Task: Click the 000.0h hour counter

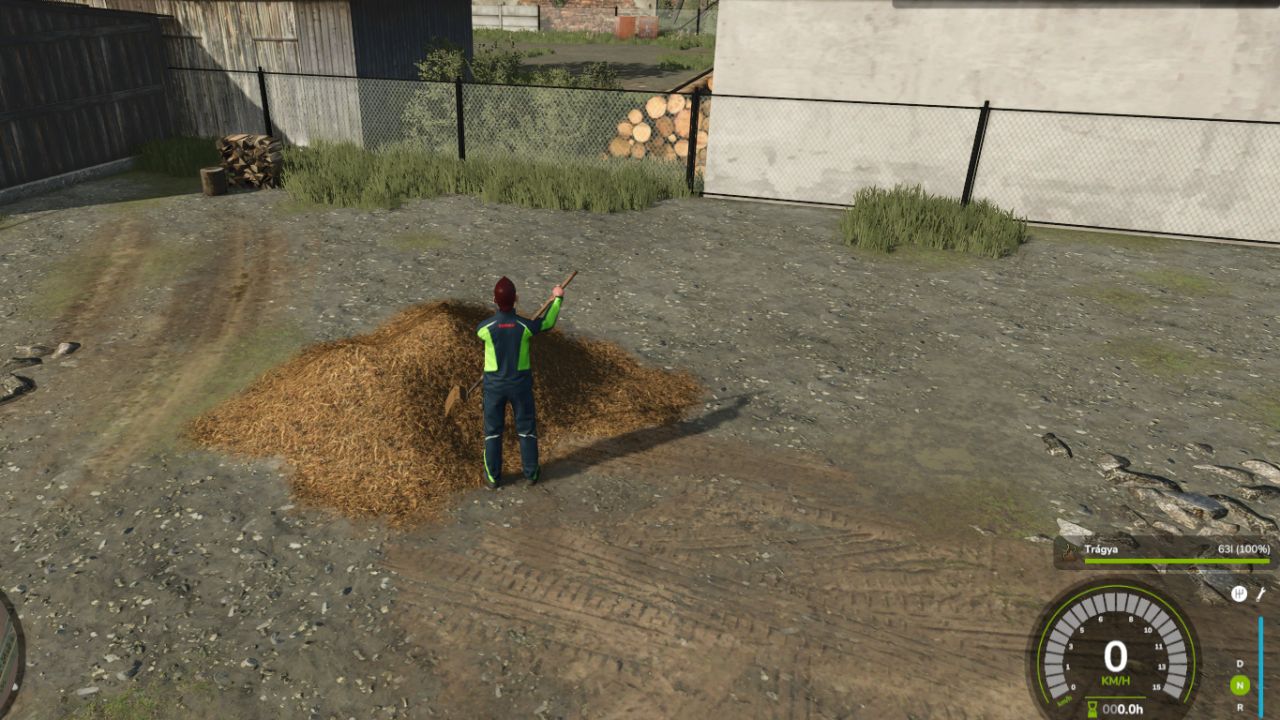Action: [x=1122, y=708]
